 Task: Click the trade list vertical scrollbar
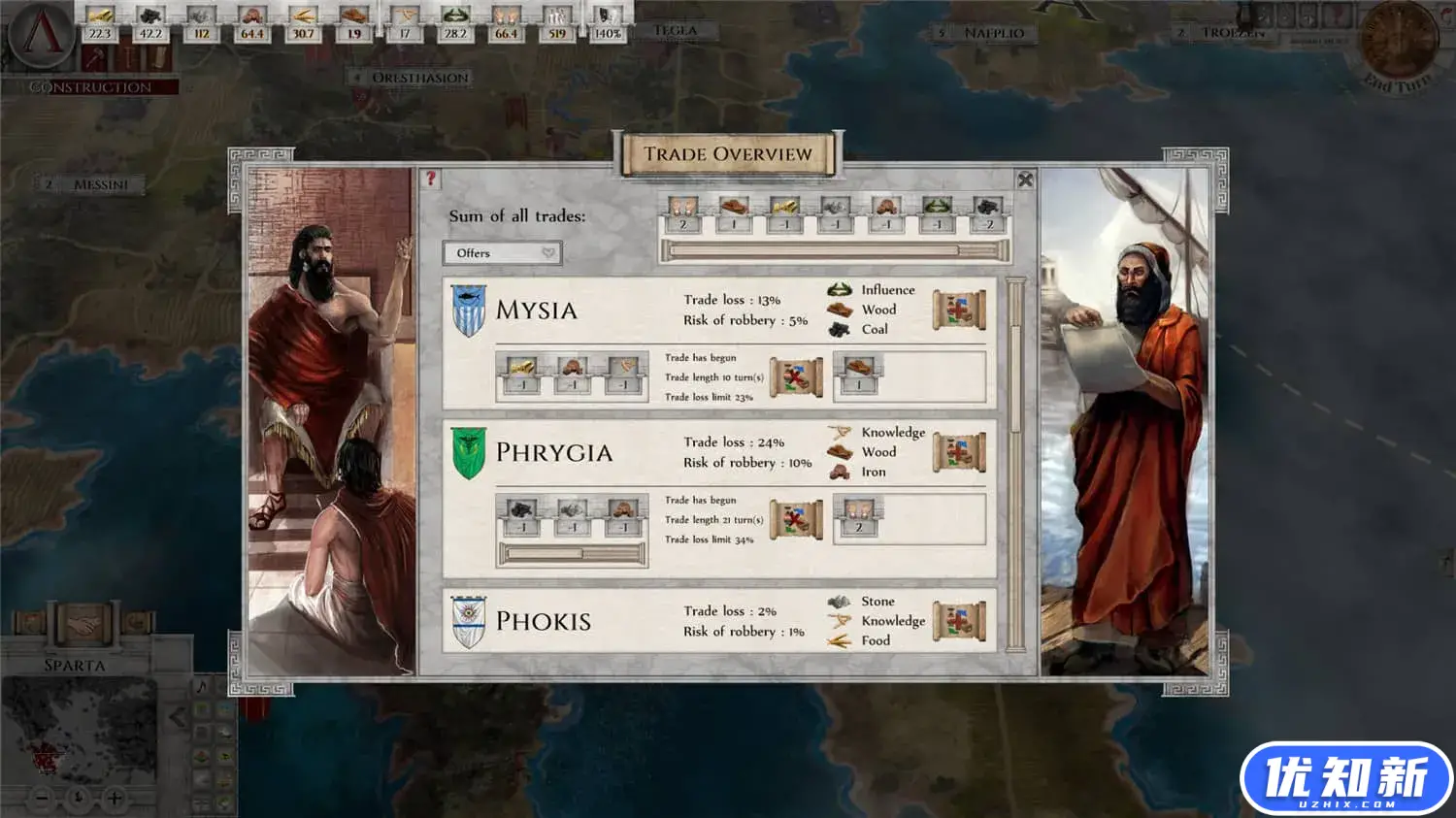coord(1015,466)
